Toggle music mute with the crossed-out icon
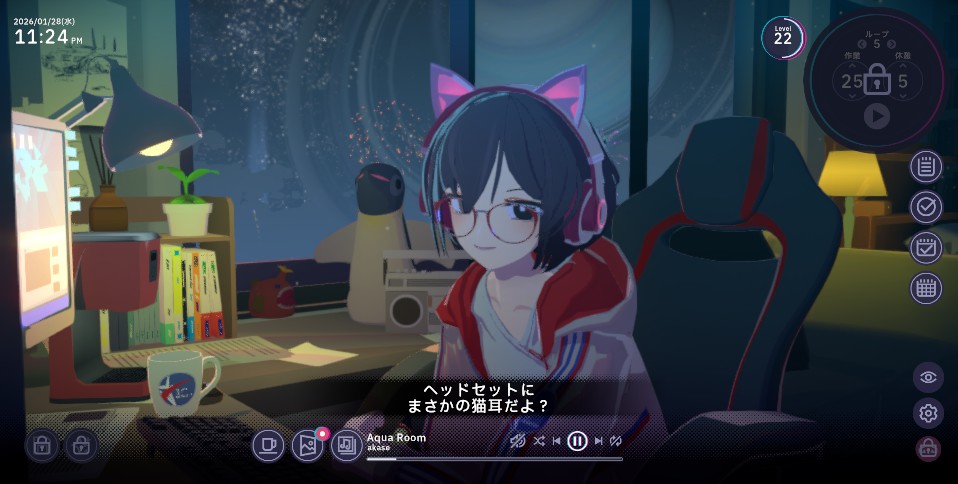 click(x=518, y=441)
